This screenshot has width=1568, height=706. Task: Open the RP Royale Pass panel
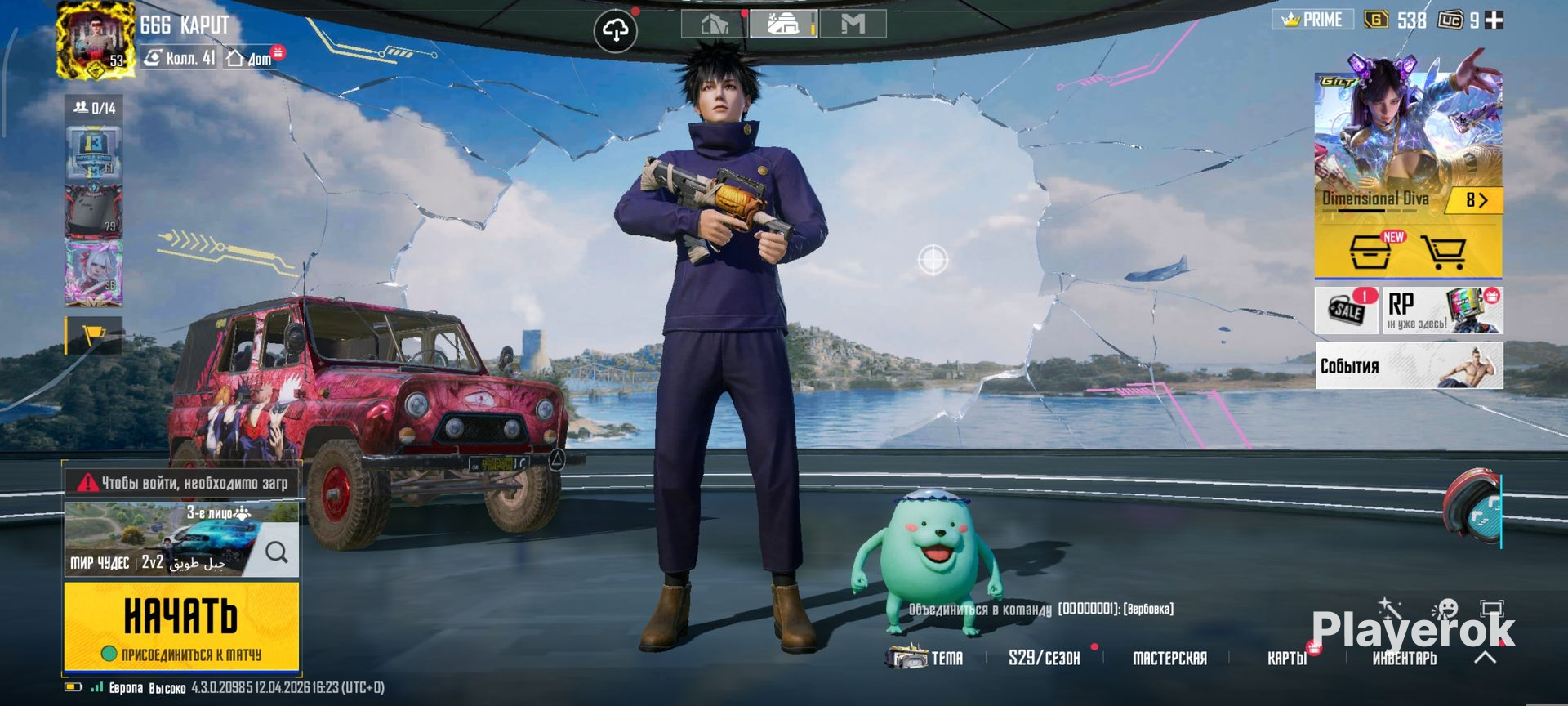coord(1442,311)
